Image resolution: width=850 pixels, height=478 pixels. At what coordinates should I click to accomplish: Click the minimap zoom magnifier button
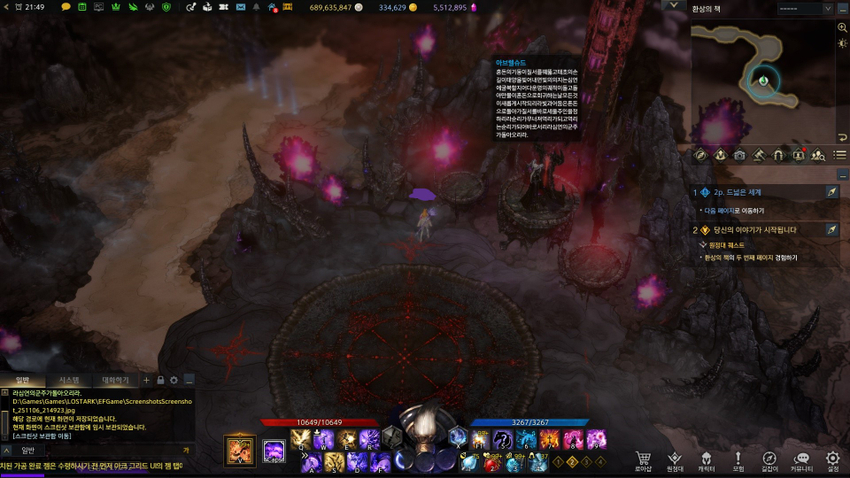click(x=842, y=28)
